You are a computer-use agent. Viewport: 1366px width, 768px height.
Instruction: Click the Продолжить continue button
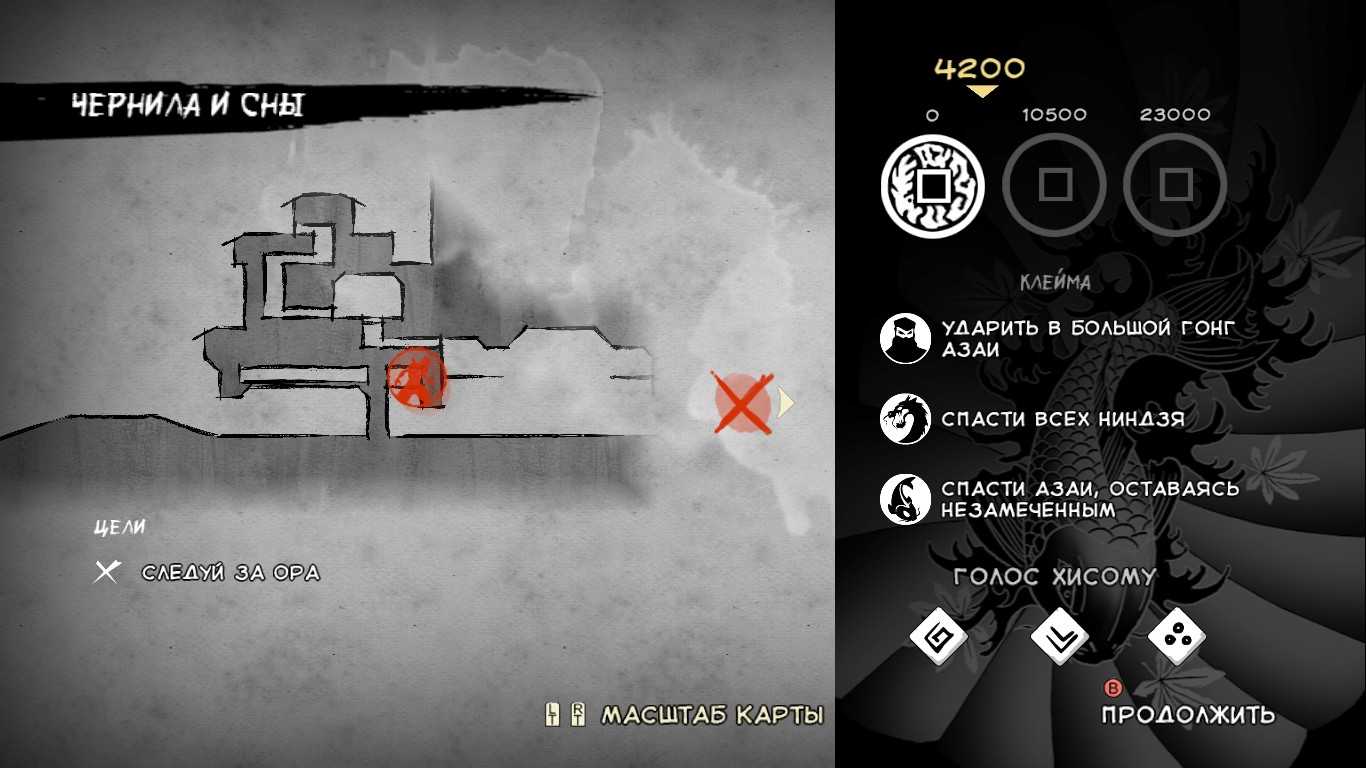(x=1188, y=714)
